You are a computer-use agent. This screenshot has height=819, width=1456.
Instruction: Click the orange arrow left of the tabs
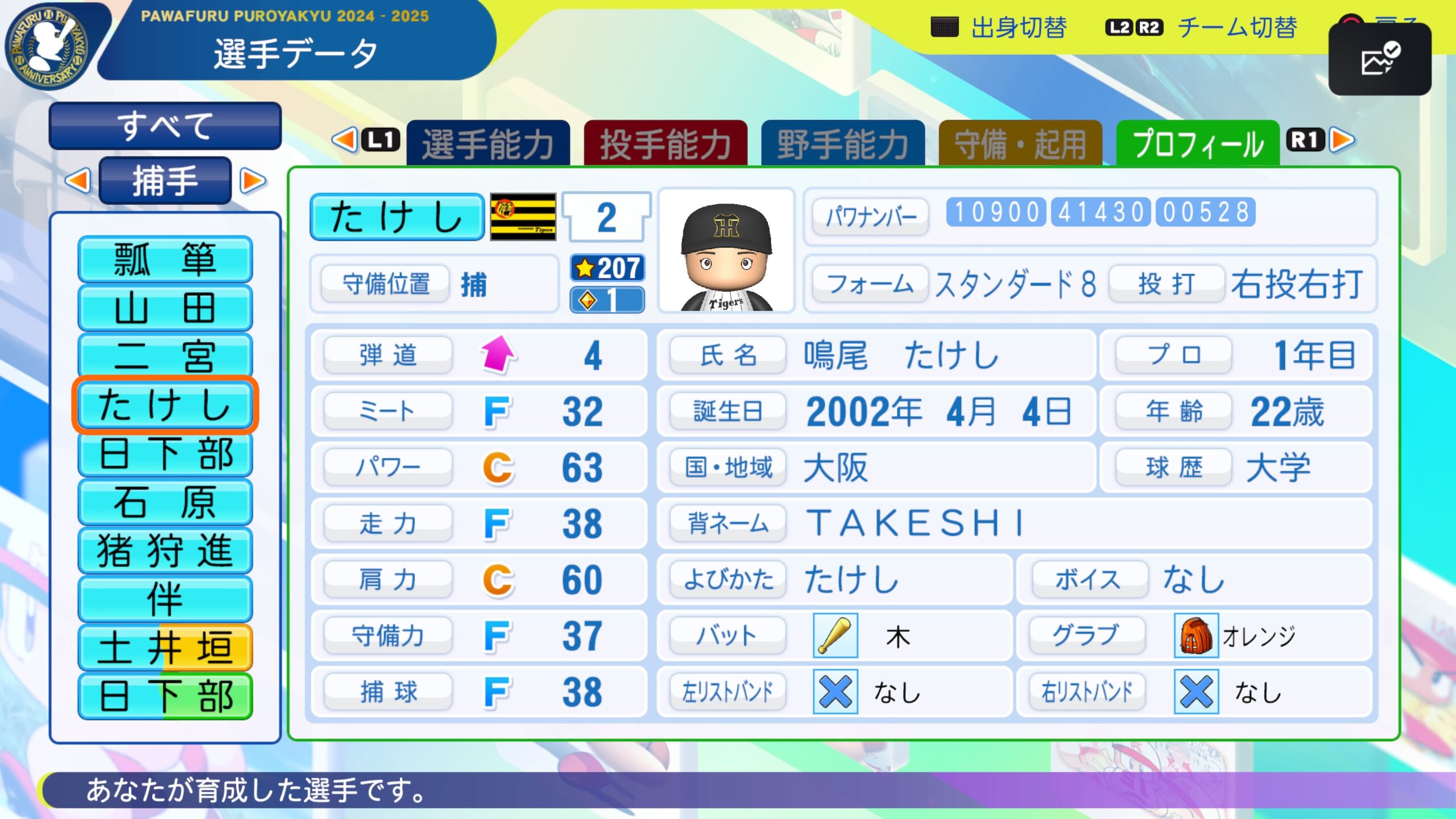click(x=345, y=140)
